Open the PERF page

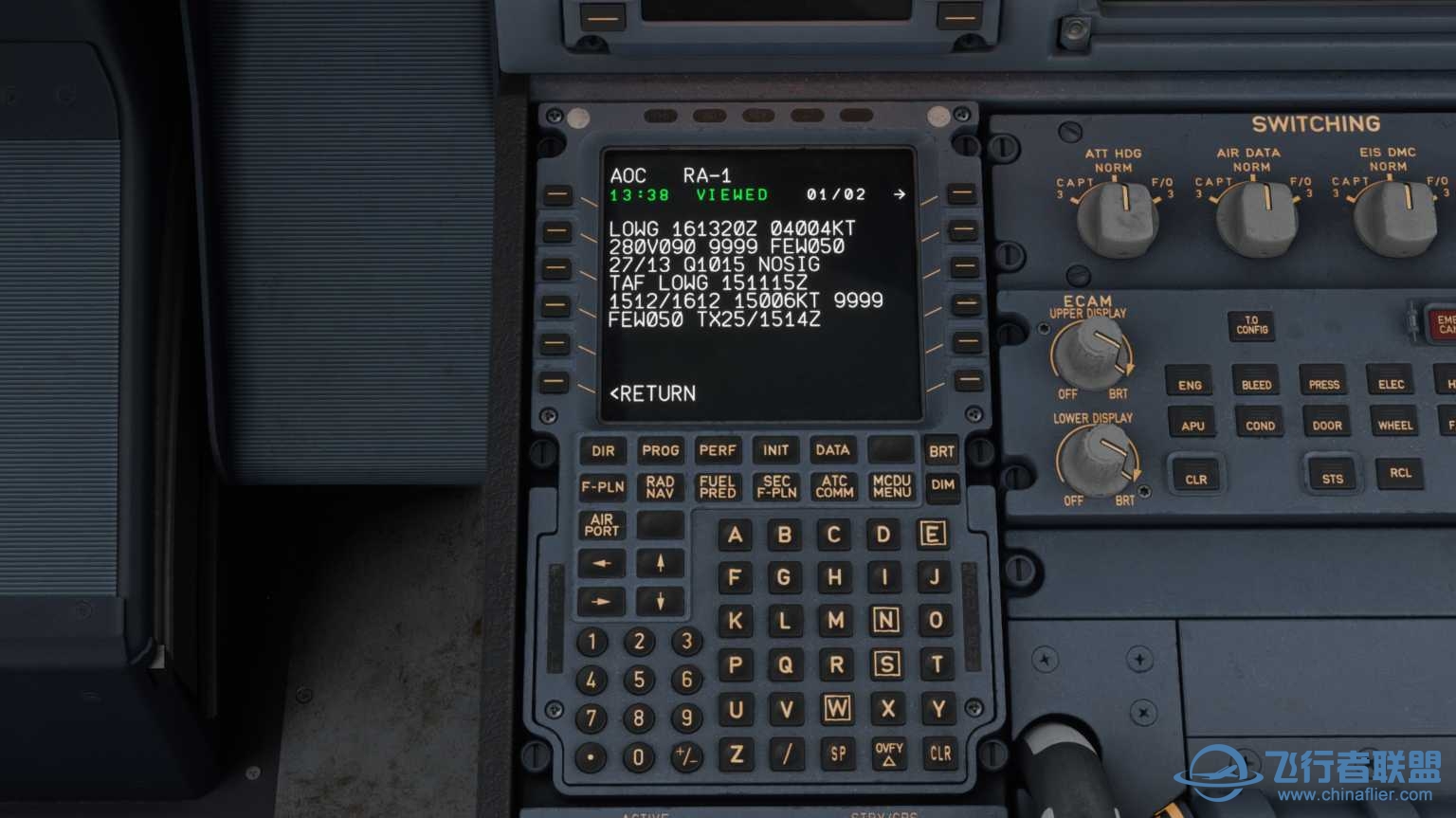pos(718,451)
